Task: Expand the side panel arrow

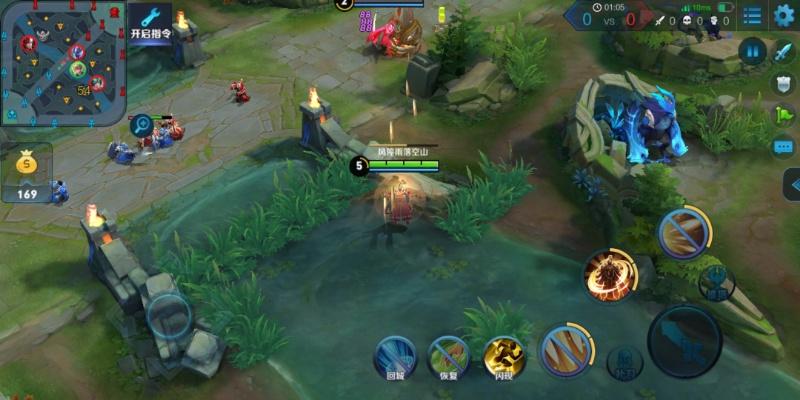Action: 792,185
